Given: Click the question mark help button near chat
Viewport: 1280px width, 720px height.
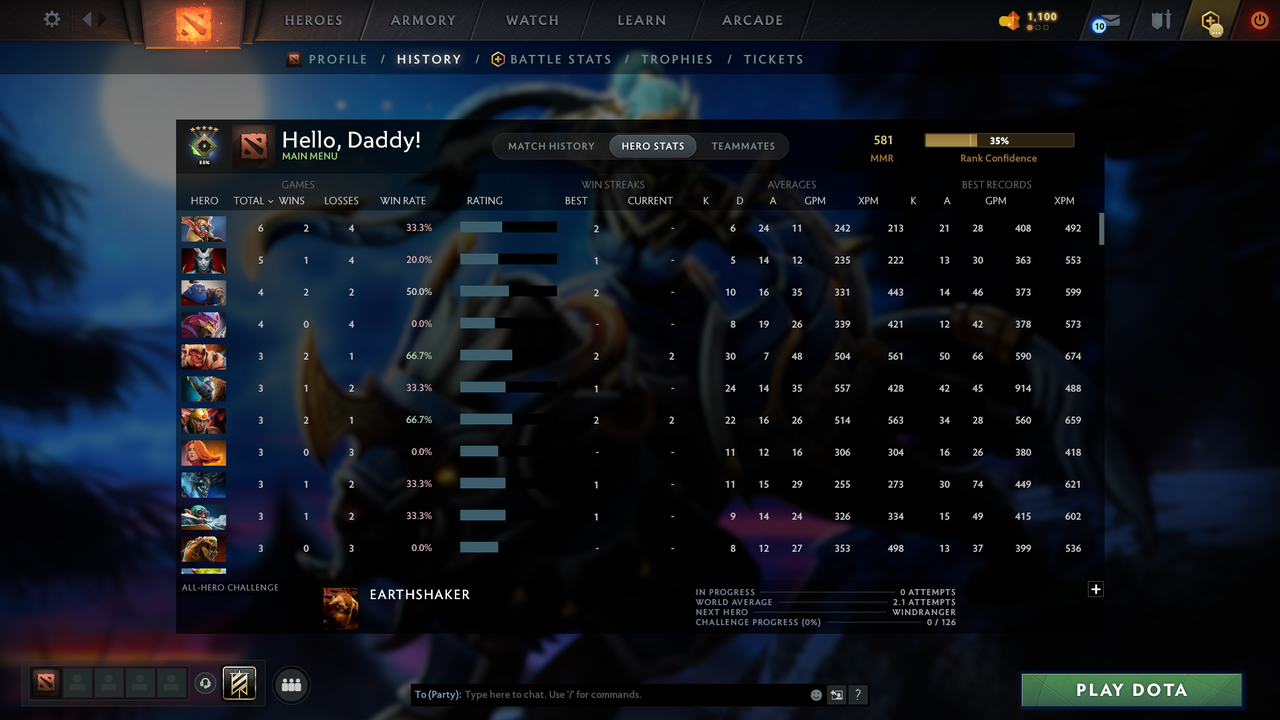Looking at the screenshot, I should click(857, 694).
